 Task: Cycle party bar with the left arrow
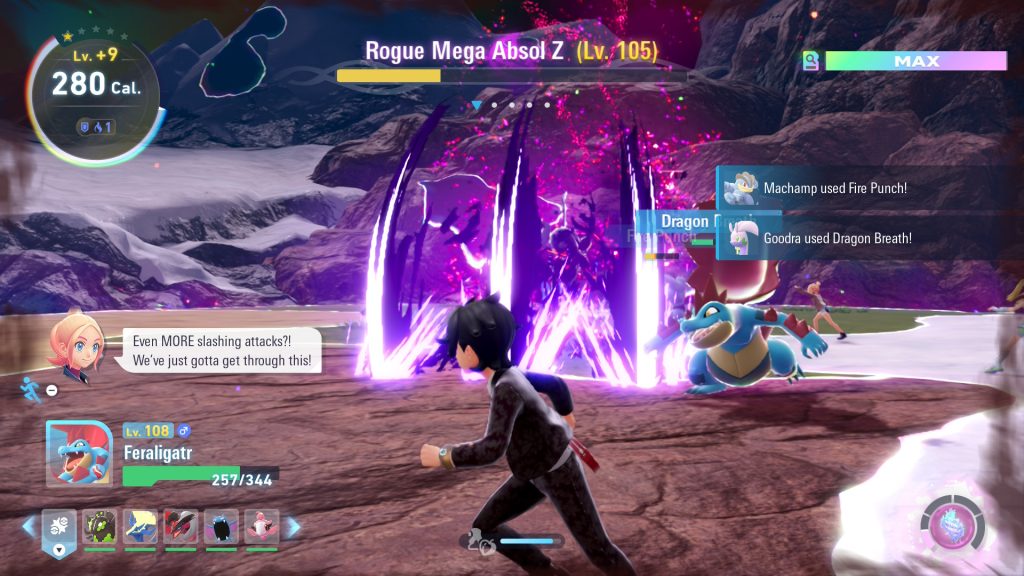point(29,526)
